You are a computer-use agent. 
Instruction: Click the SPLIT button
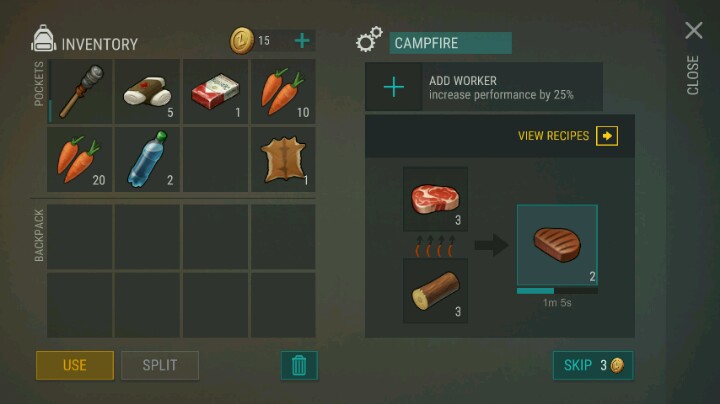coord(160,365)
